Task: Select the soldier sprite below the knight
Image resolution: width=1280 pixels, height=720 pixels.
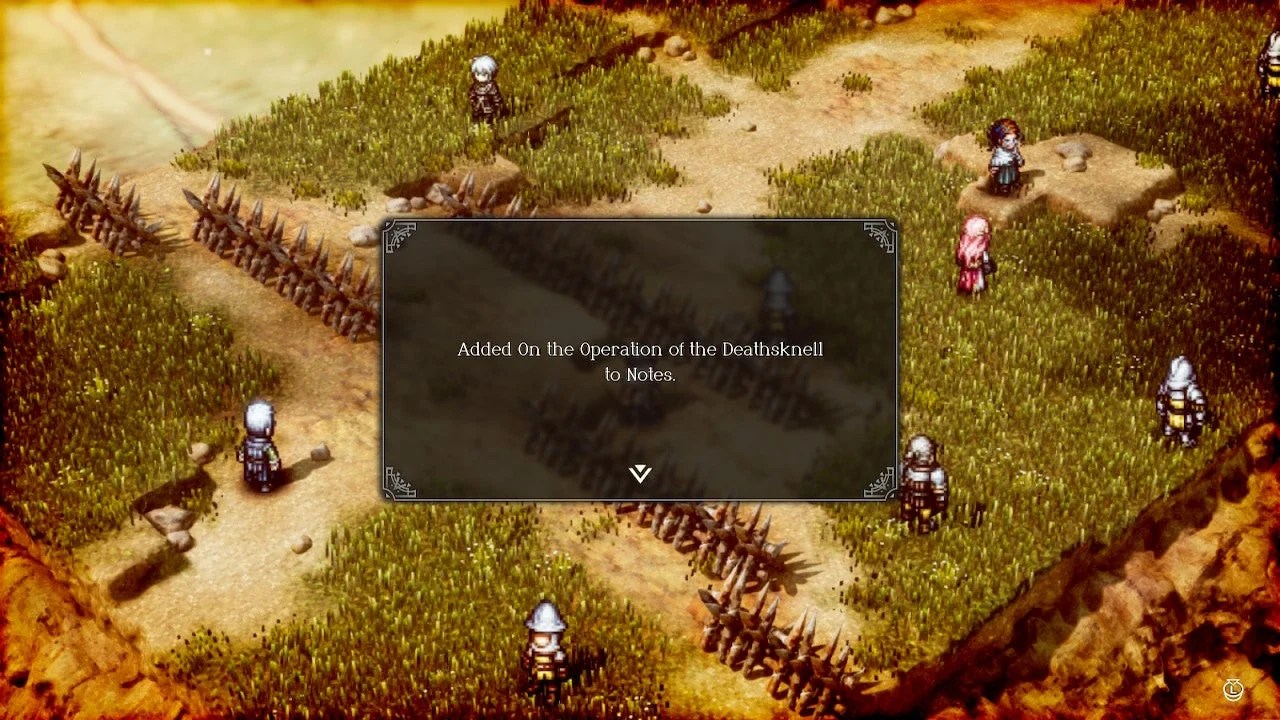Action: click(923, 480)
